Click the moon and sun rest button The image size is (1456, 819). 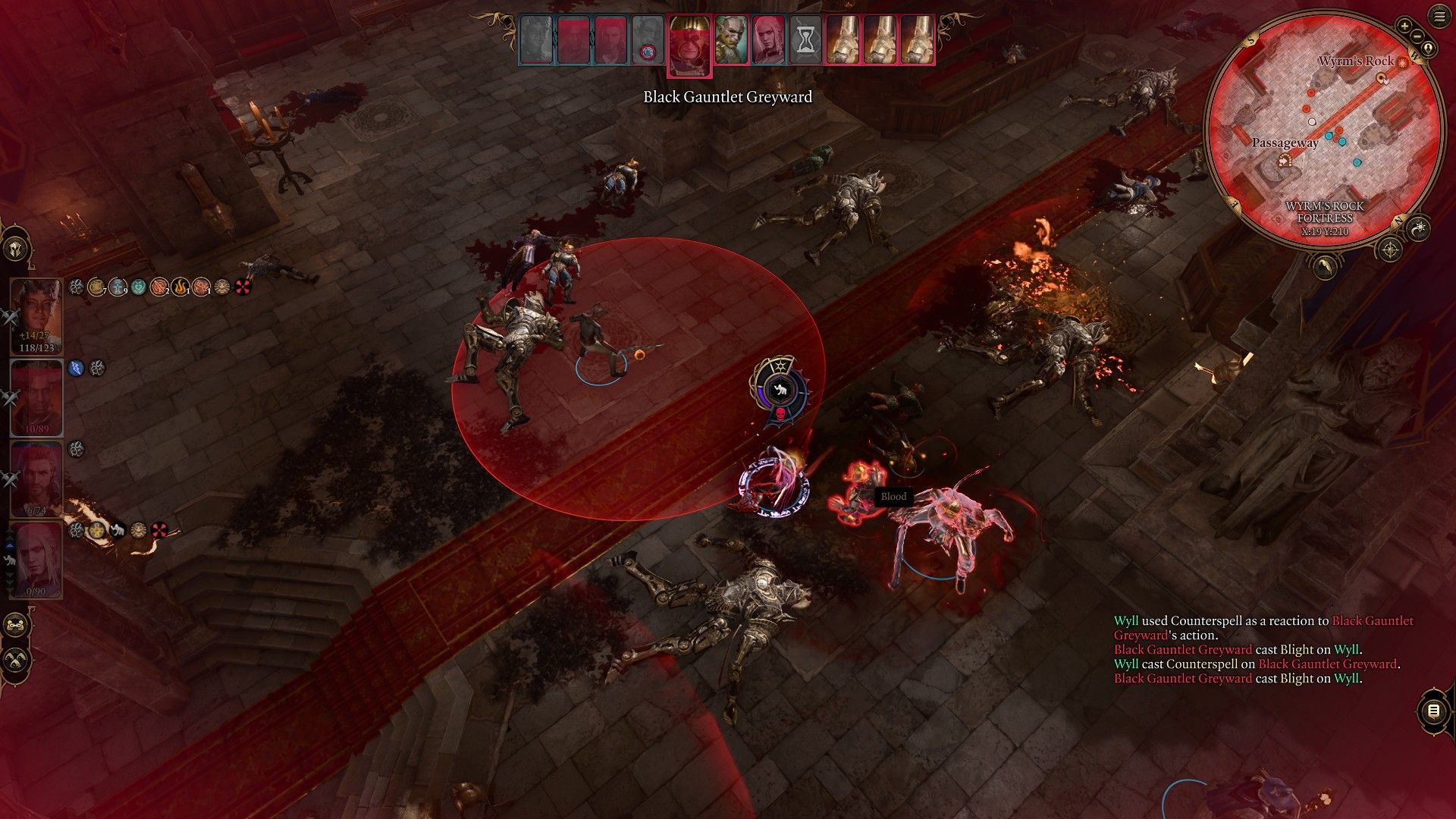(x=1418, y=227)
